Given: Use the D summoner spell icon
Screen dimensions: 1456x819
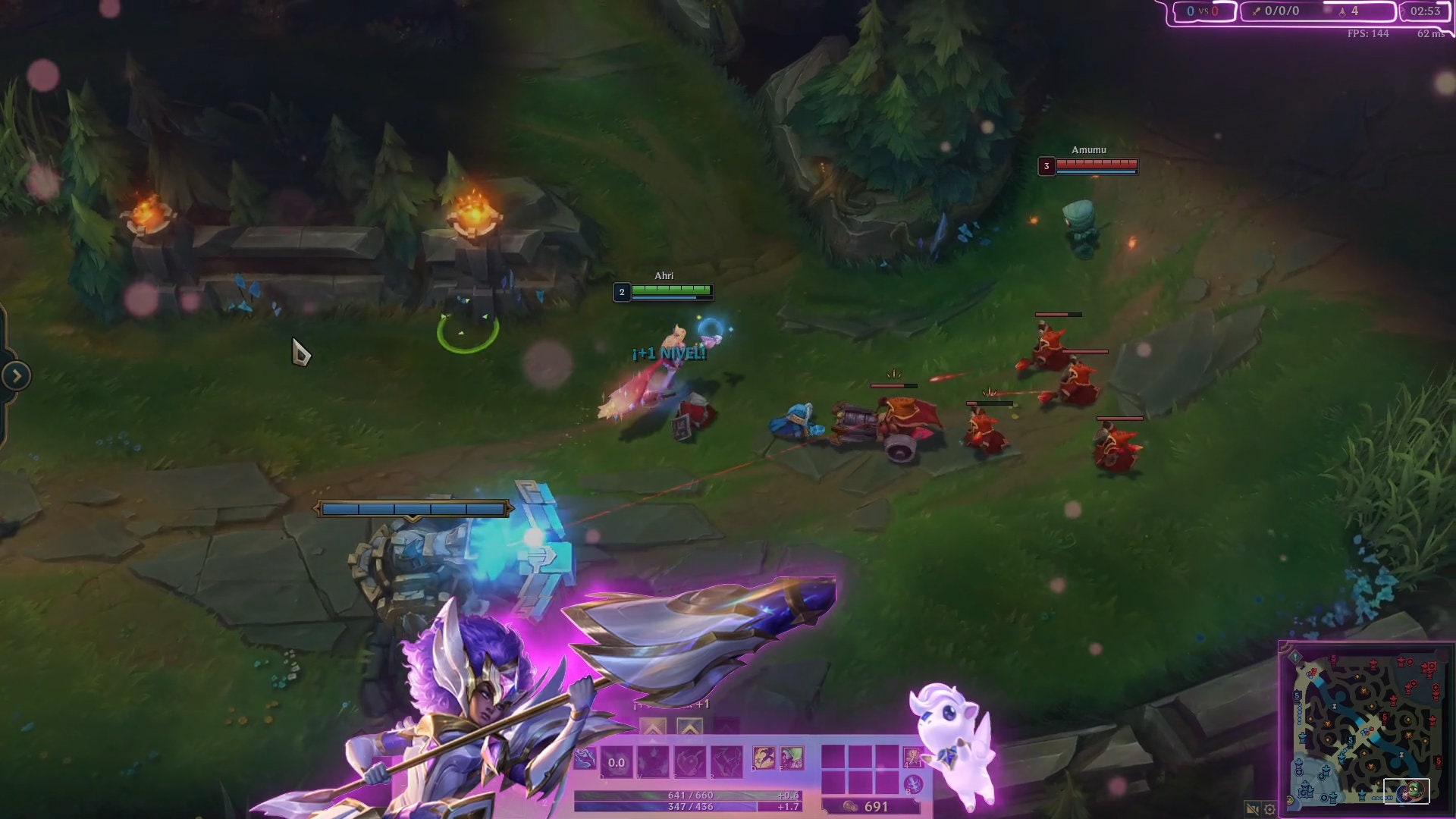Looking at the screenshot, I should pyautogui.click(x=764, y=757).
